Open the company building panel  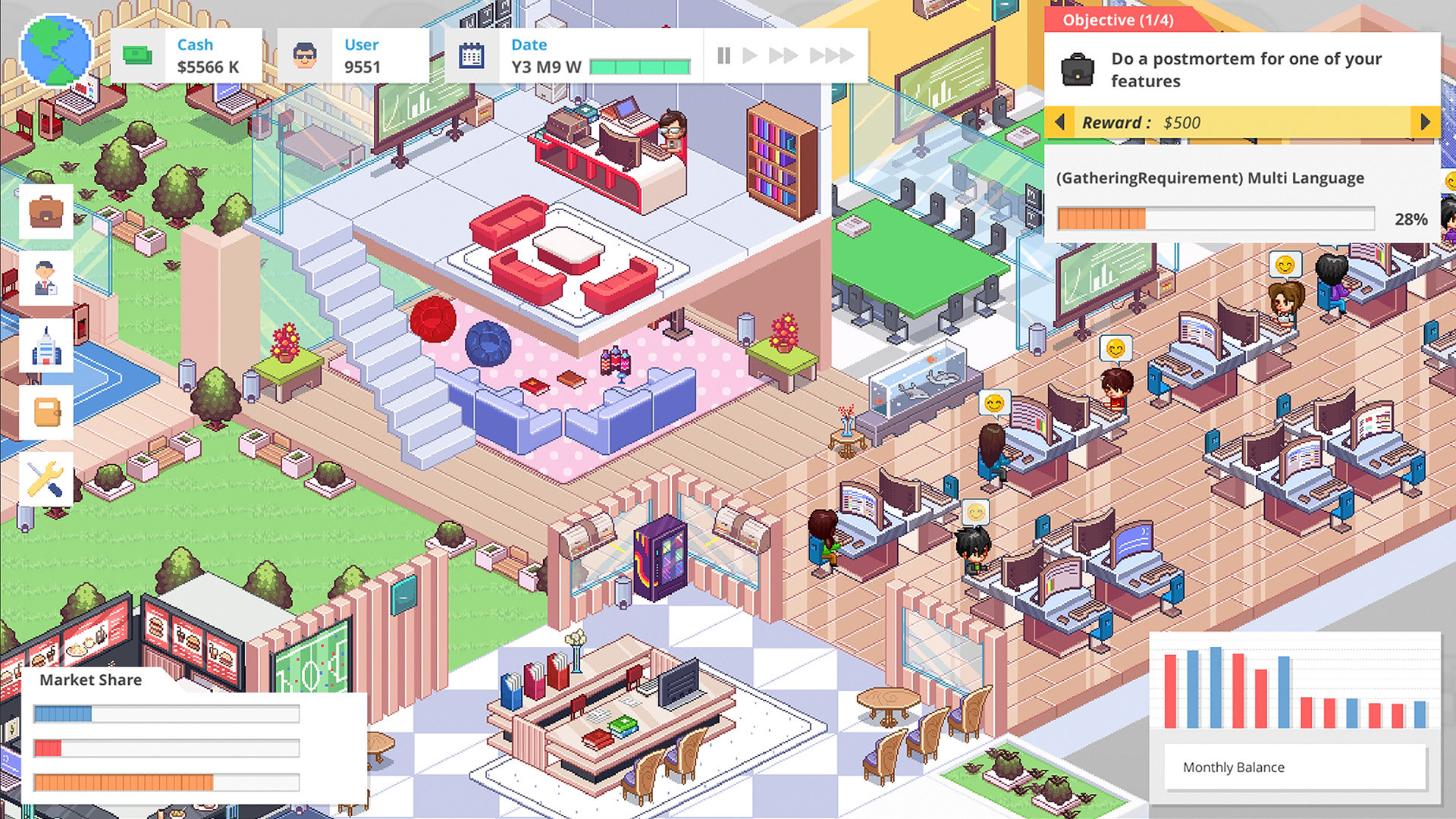pyautogui.click(x=47, y=345)
